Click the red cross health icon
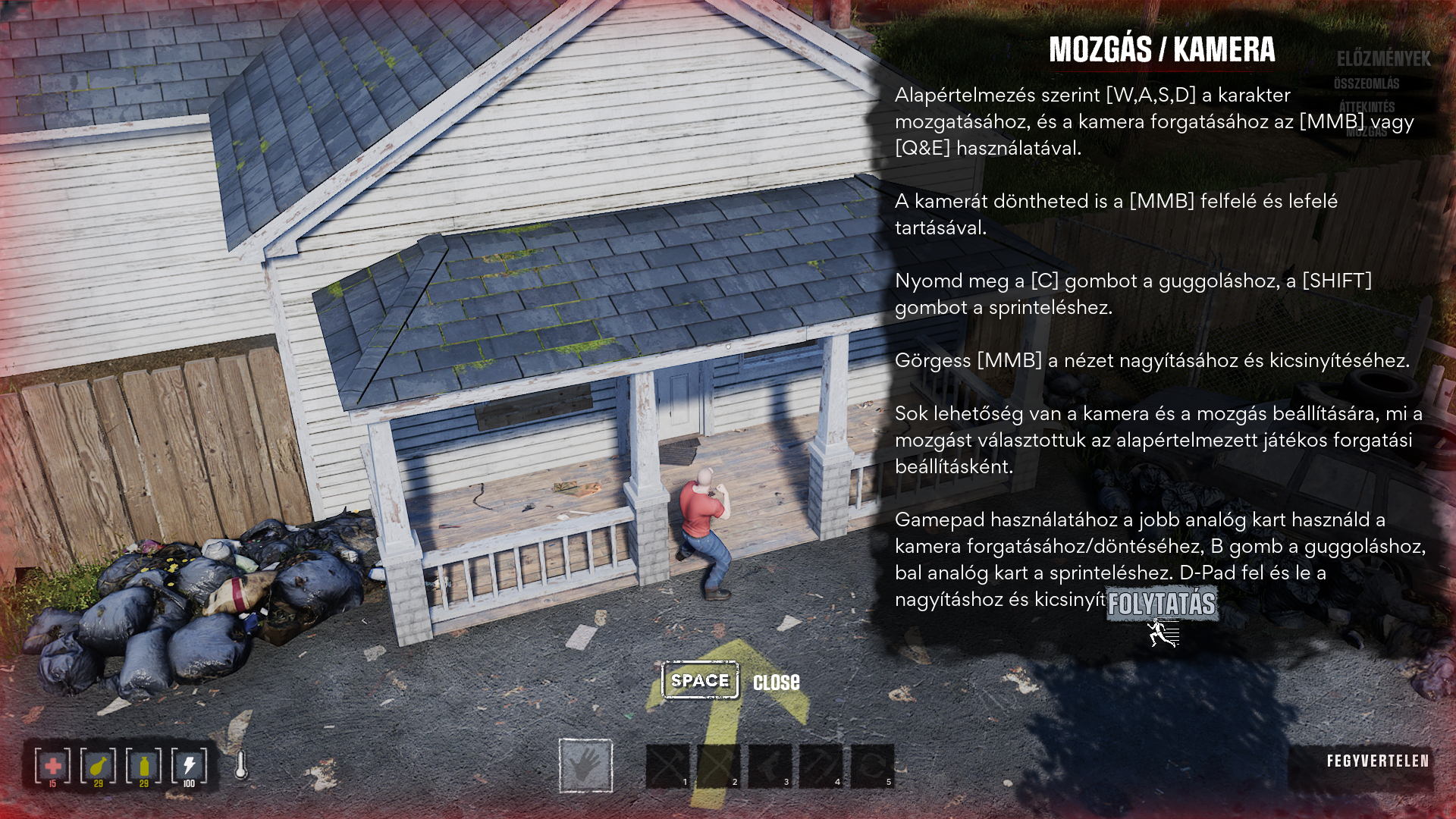Viewport: 1456px width, 819px height. pos(53,766)
